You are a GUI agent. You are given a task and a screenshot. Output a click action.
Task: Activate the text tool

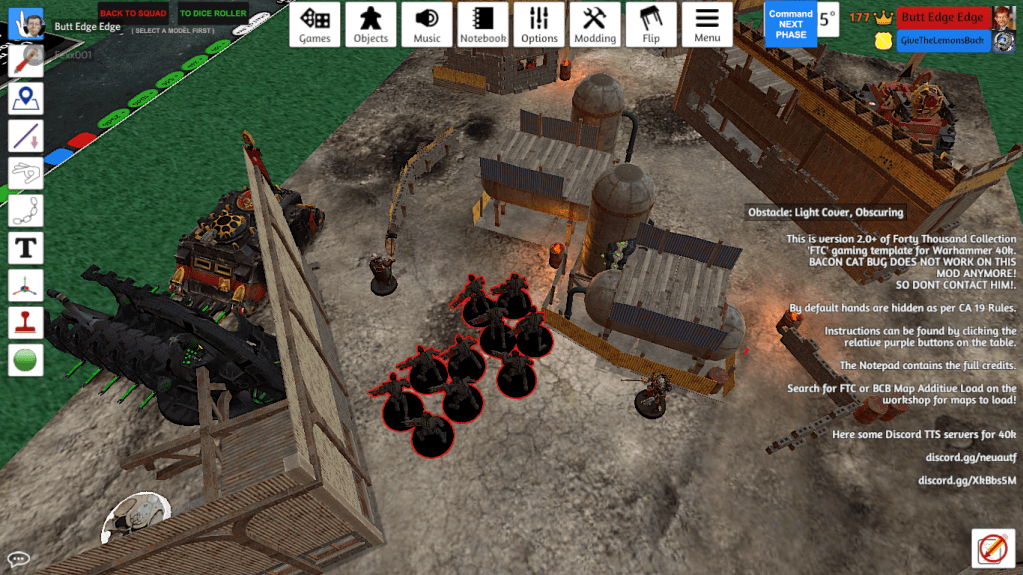25,247
